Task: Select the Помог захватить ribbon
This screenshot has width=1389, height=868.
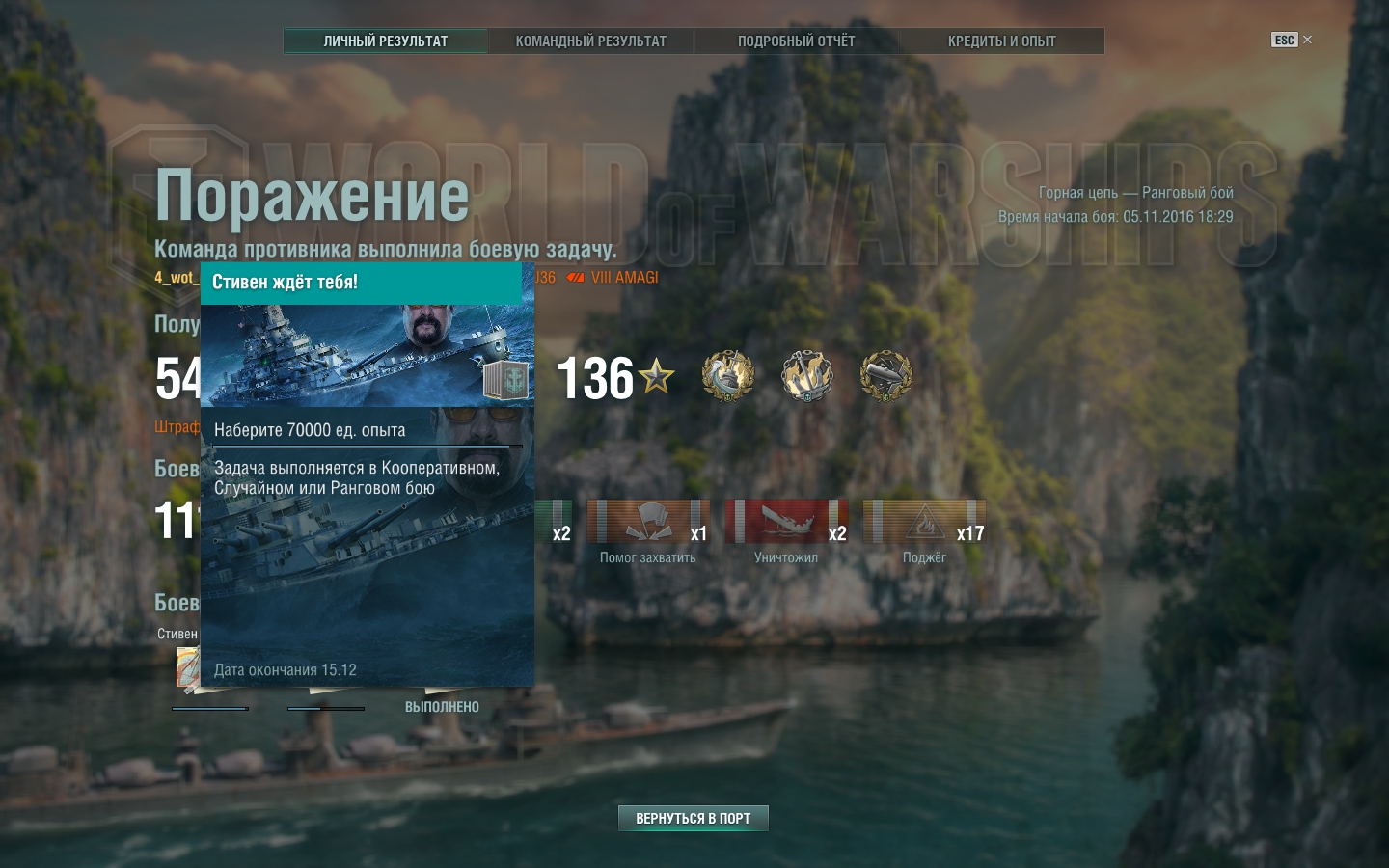Action: pyautogui.click(x=647, y=522)
